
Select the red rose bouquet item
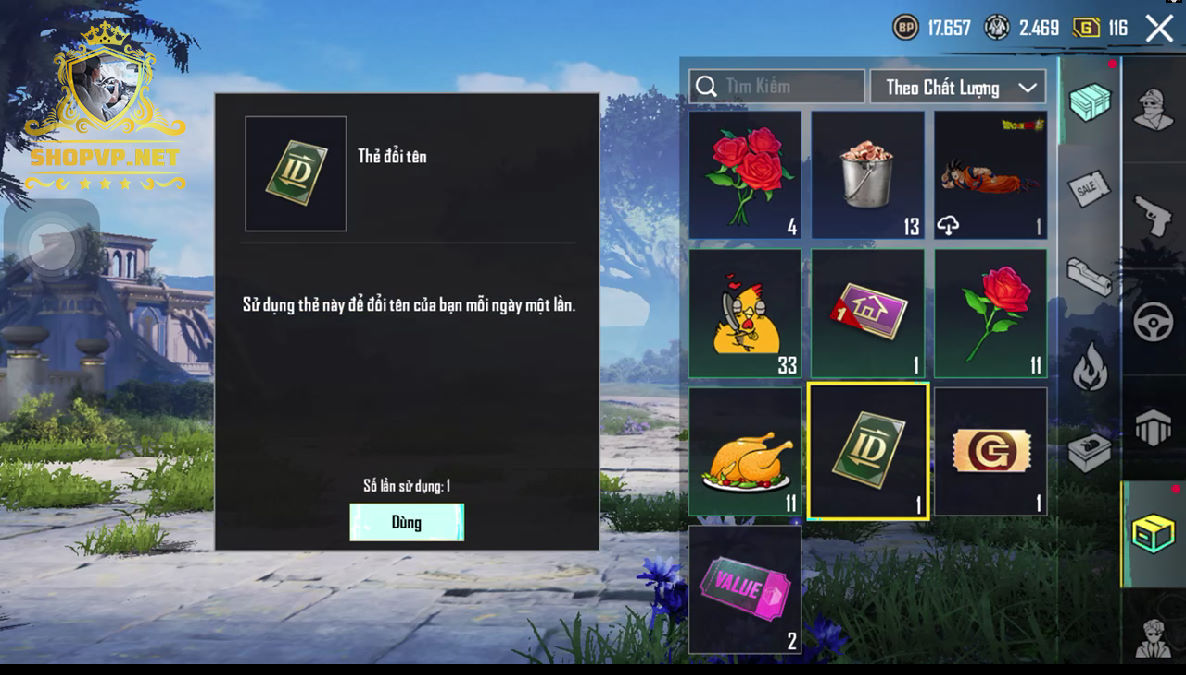pyautogui.click(x=744, y=174)
